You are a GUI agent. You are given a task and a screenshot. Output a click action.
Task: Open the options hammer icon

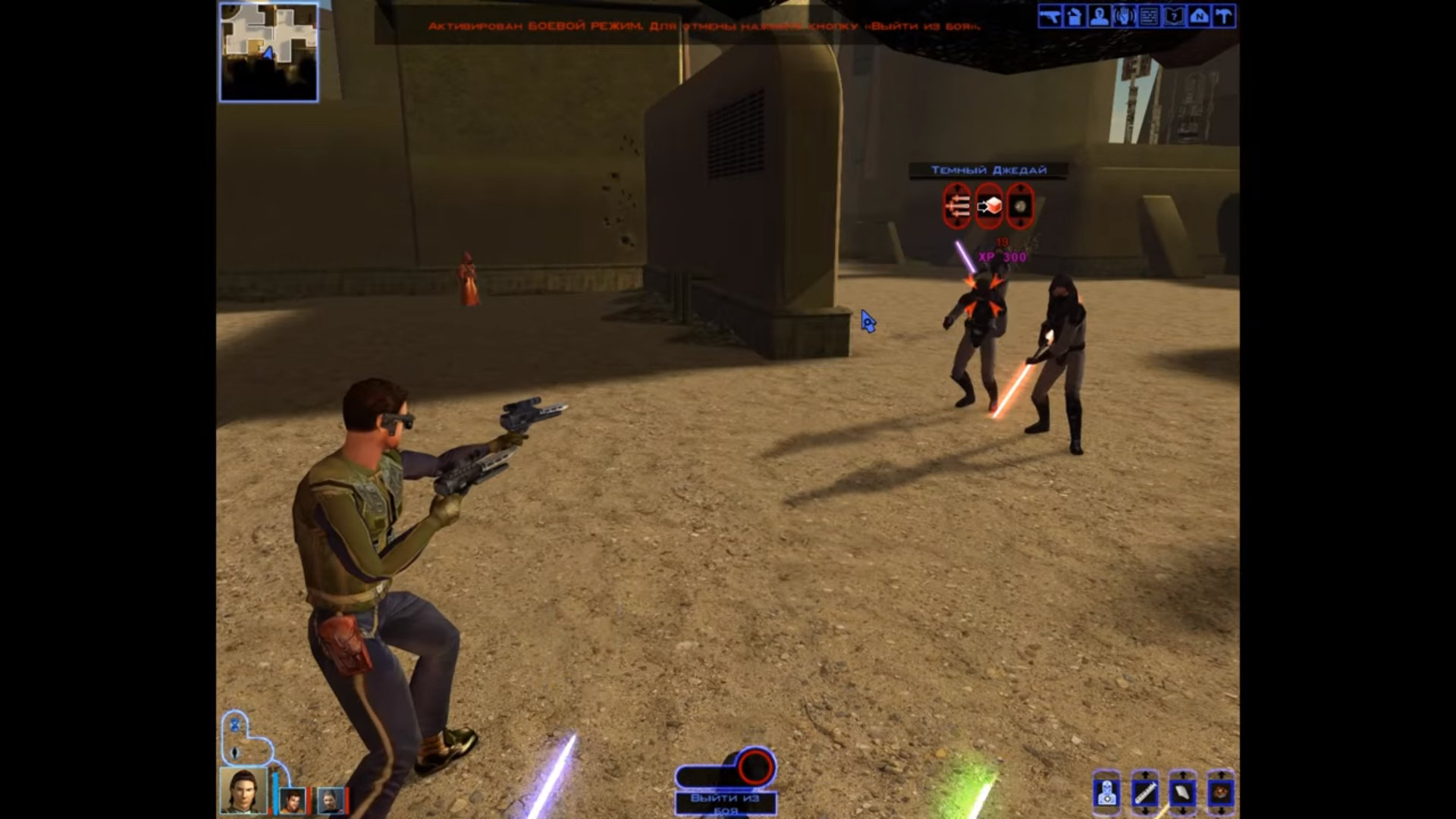(1223, 17)
